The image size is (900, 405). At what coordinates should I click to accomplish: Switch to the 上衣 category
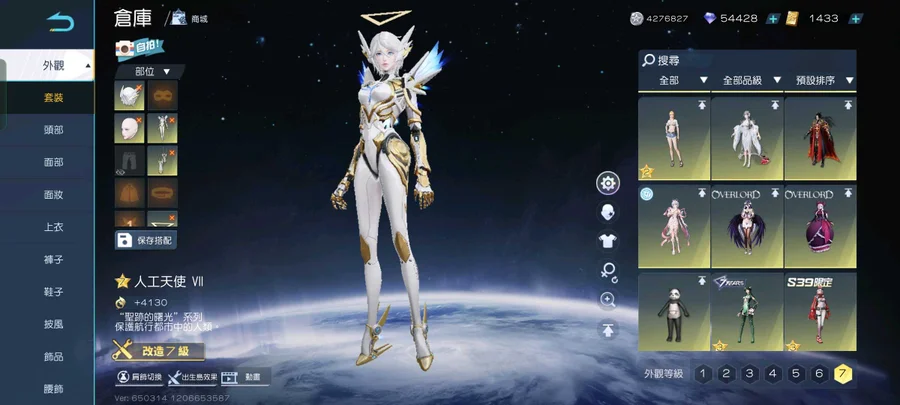(53, 227)
